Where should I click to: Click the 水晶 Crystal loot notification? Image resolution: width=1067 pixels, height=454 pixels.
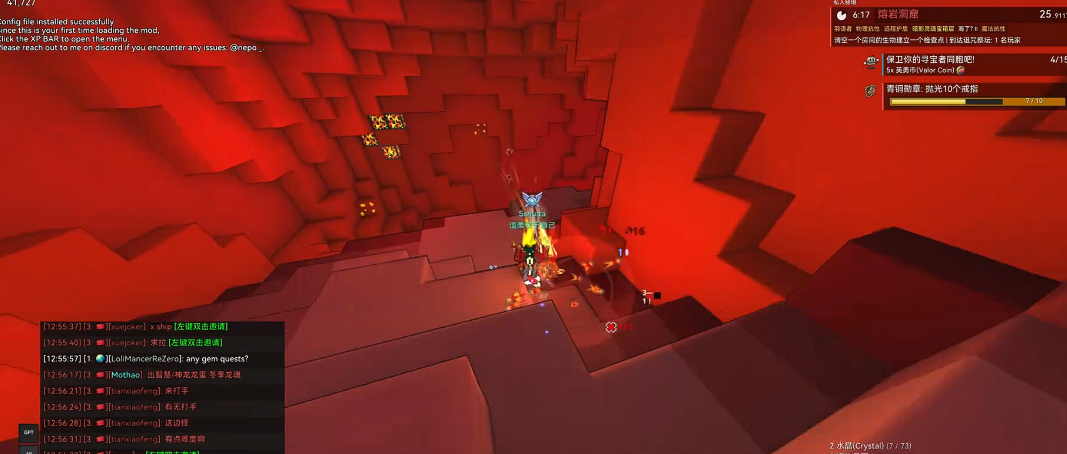point(870,445)
